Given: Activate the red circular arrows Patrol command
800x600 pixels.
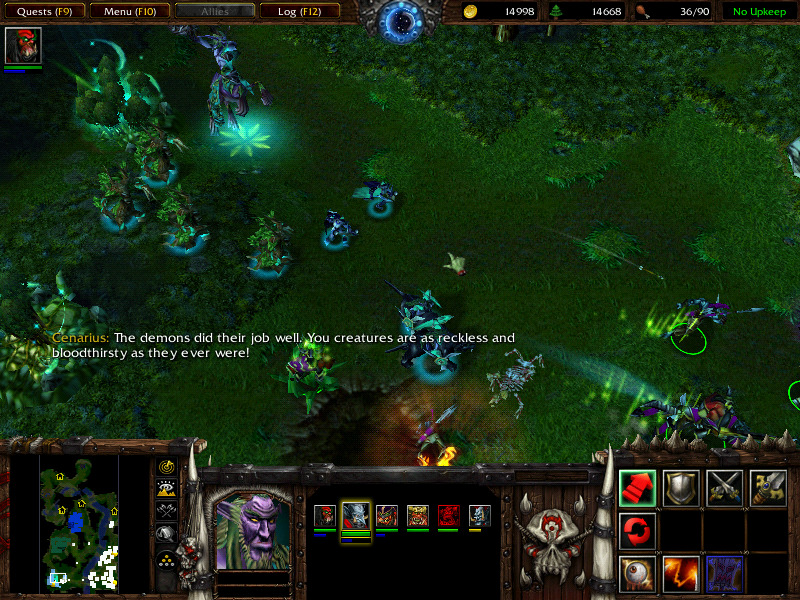Looking at the screenshot, I should pyautogui.click(x=638, y=530).
